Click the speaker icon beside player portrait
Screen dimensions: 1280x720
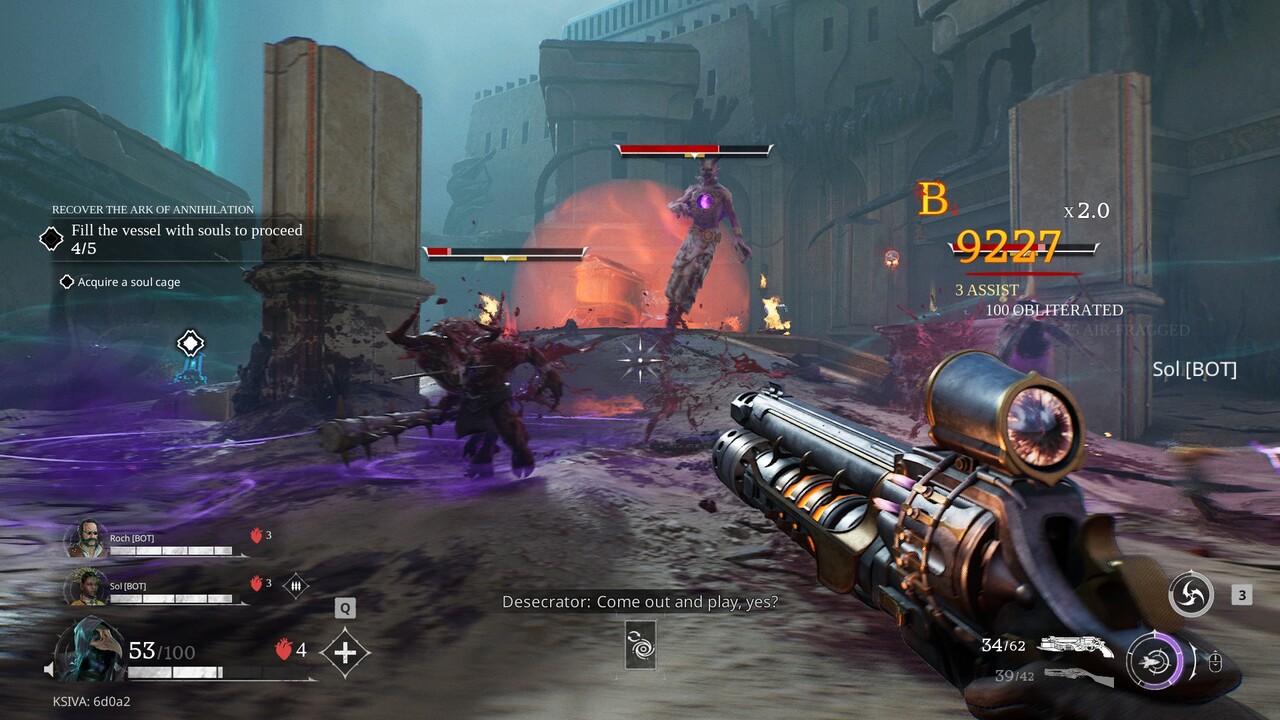pos(48,668)
